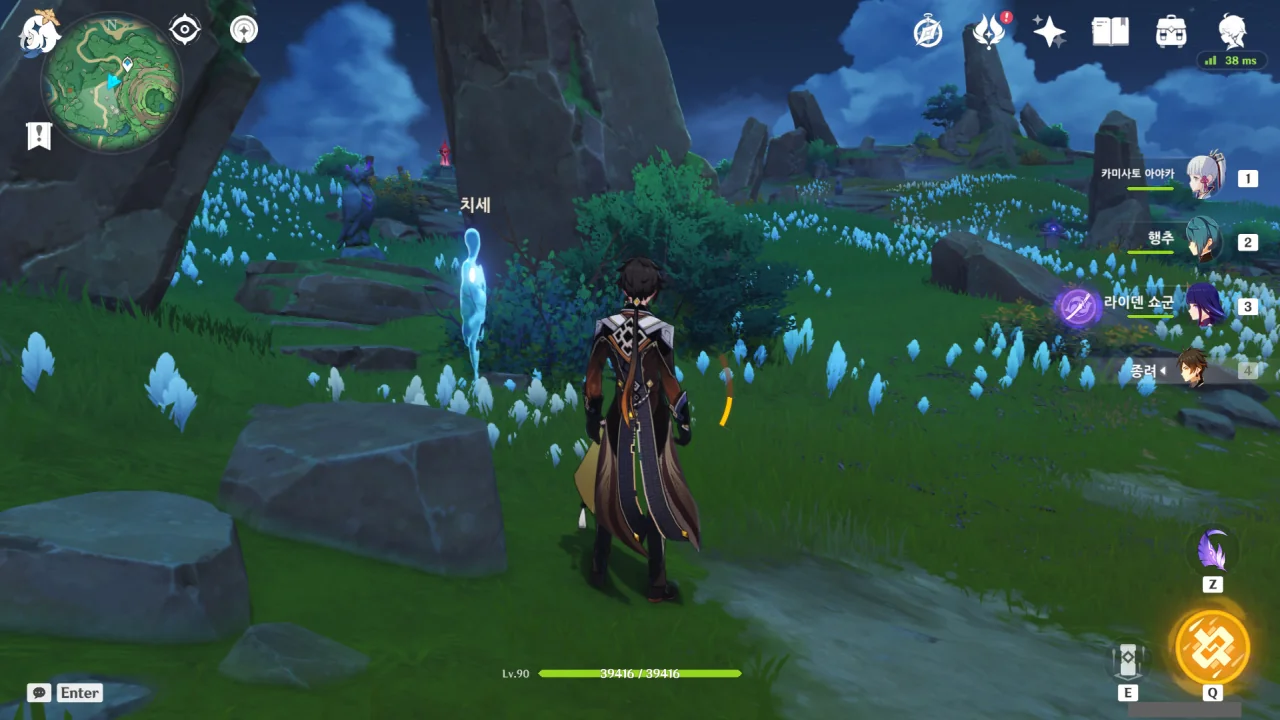Image resolution: width=1280 pixels, height=720 pixels.
Task: Open the Paimon menu icon
Action: point(40,31)
